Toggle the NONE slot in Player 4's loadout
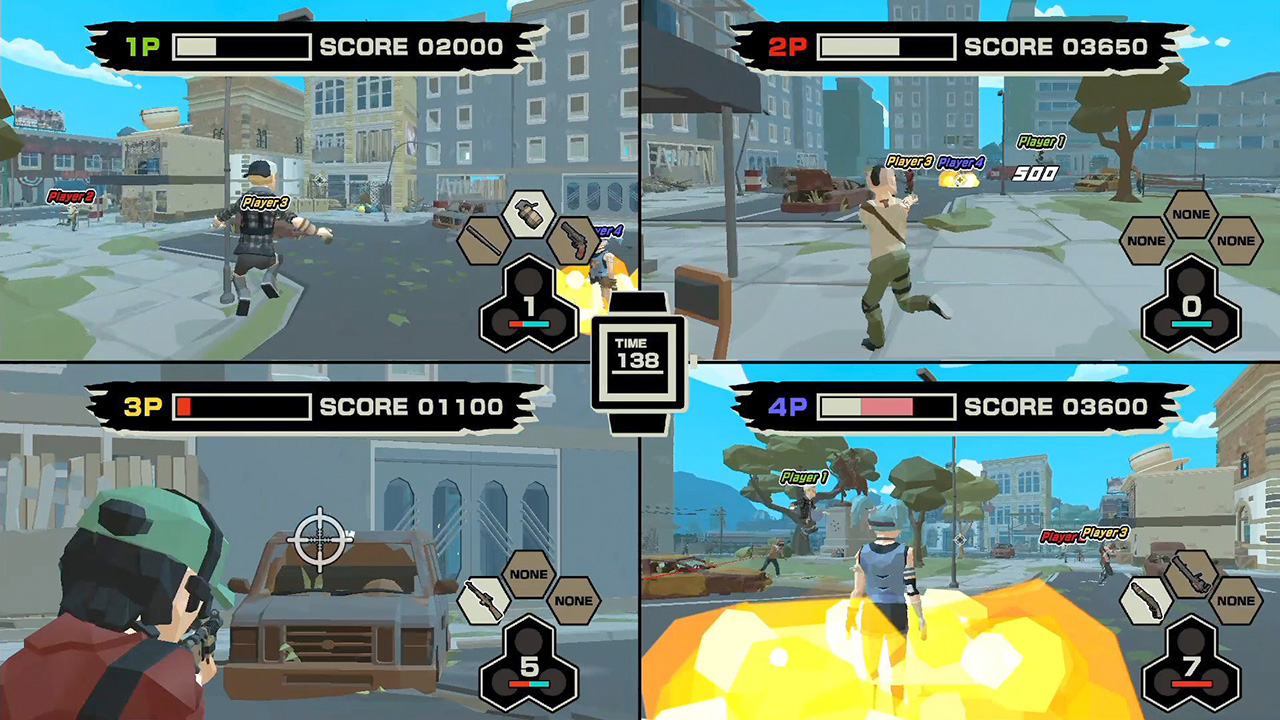The image size is (1280, 720). [1235, 602]
